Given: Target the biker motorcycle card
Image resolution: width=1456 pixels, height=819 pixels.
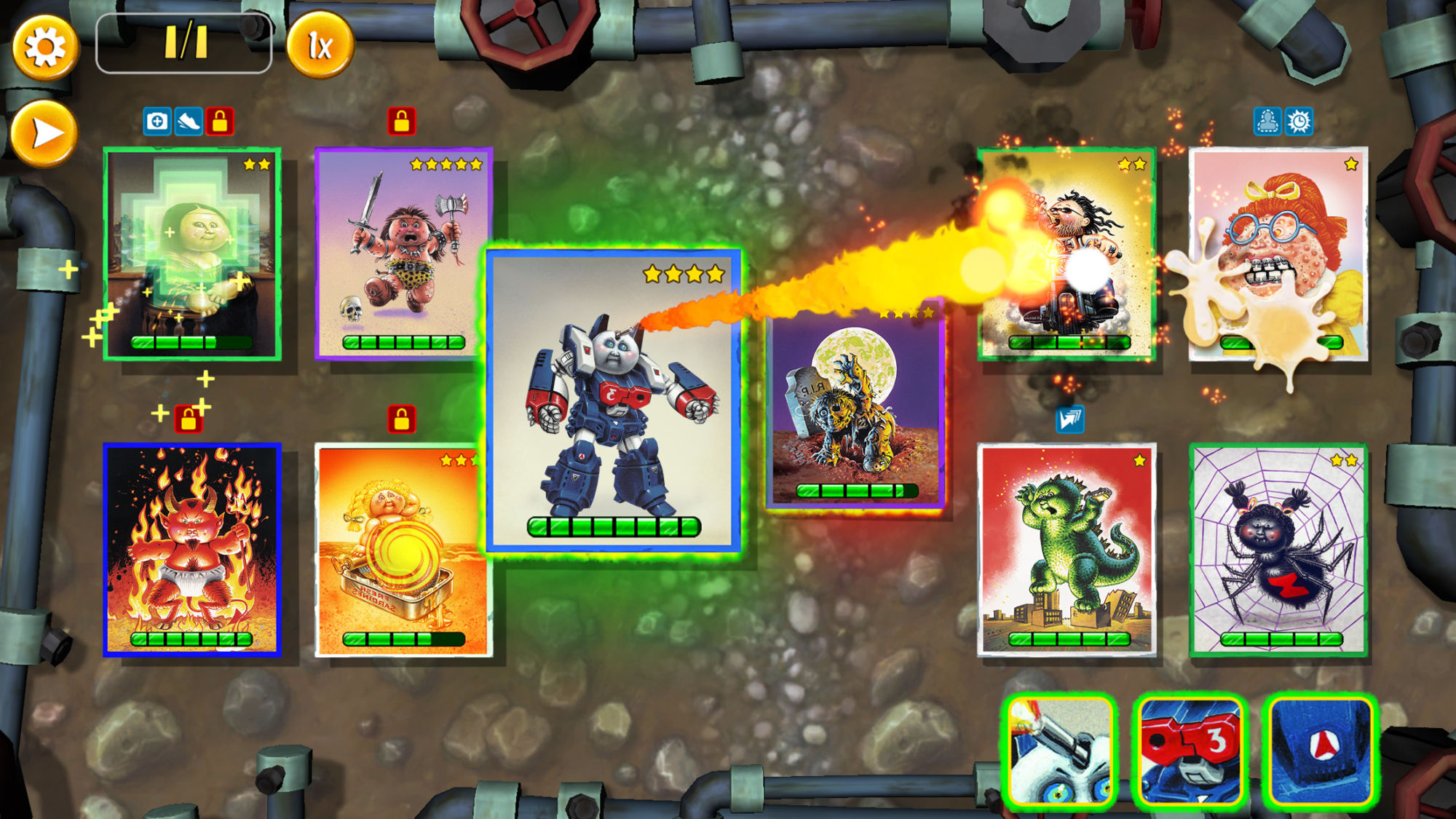Looking at the screenshot, I should (1067, 253).
